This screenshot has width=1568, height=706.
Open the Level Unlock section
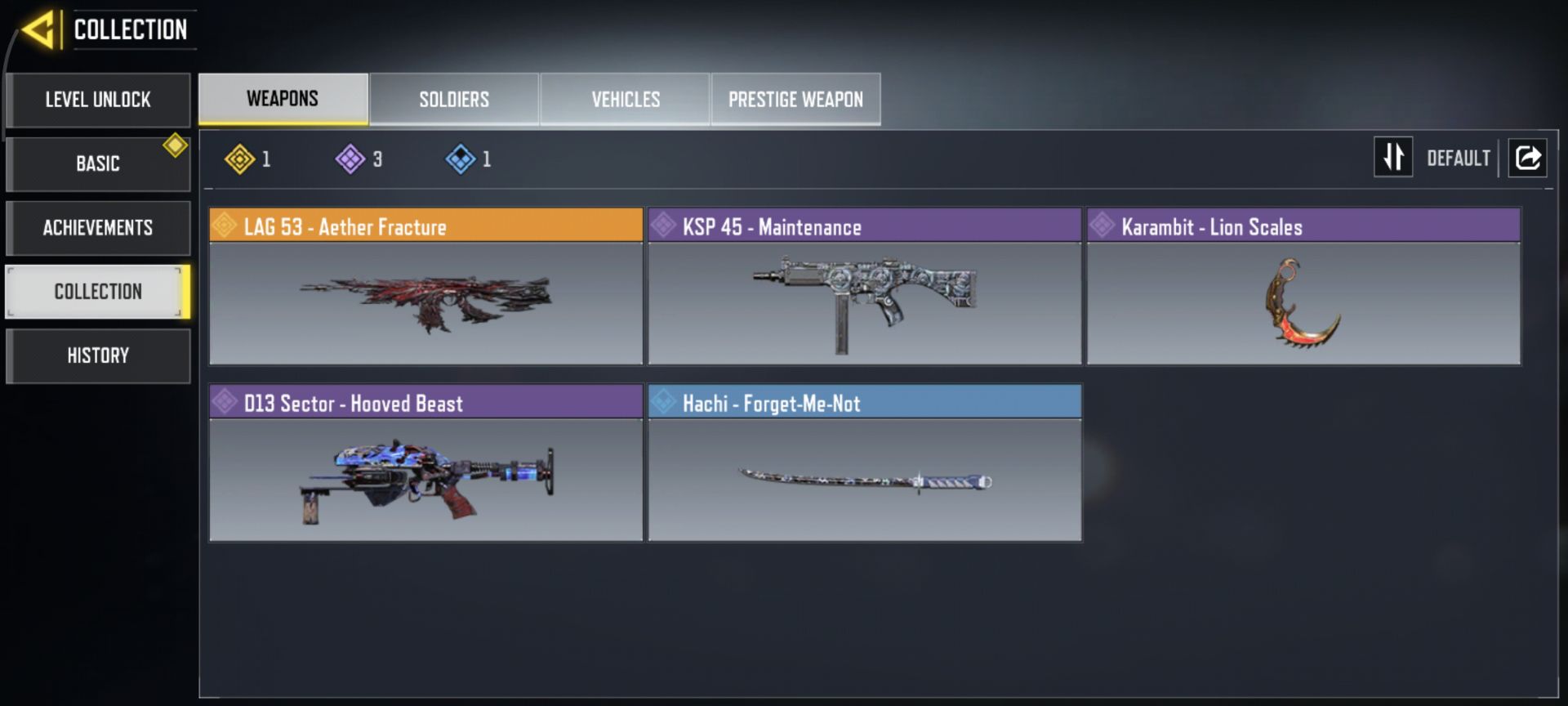(98, 100)
